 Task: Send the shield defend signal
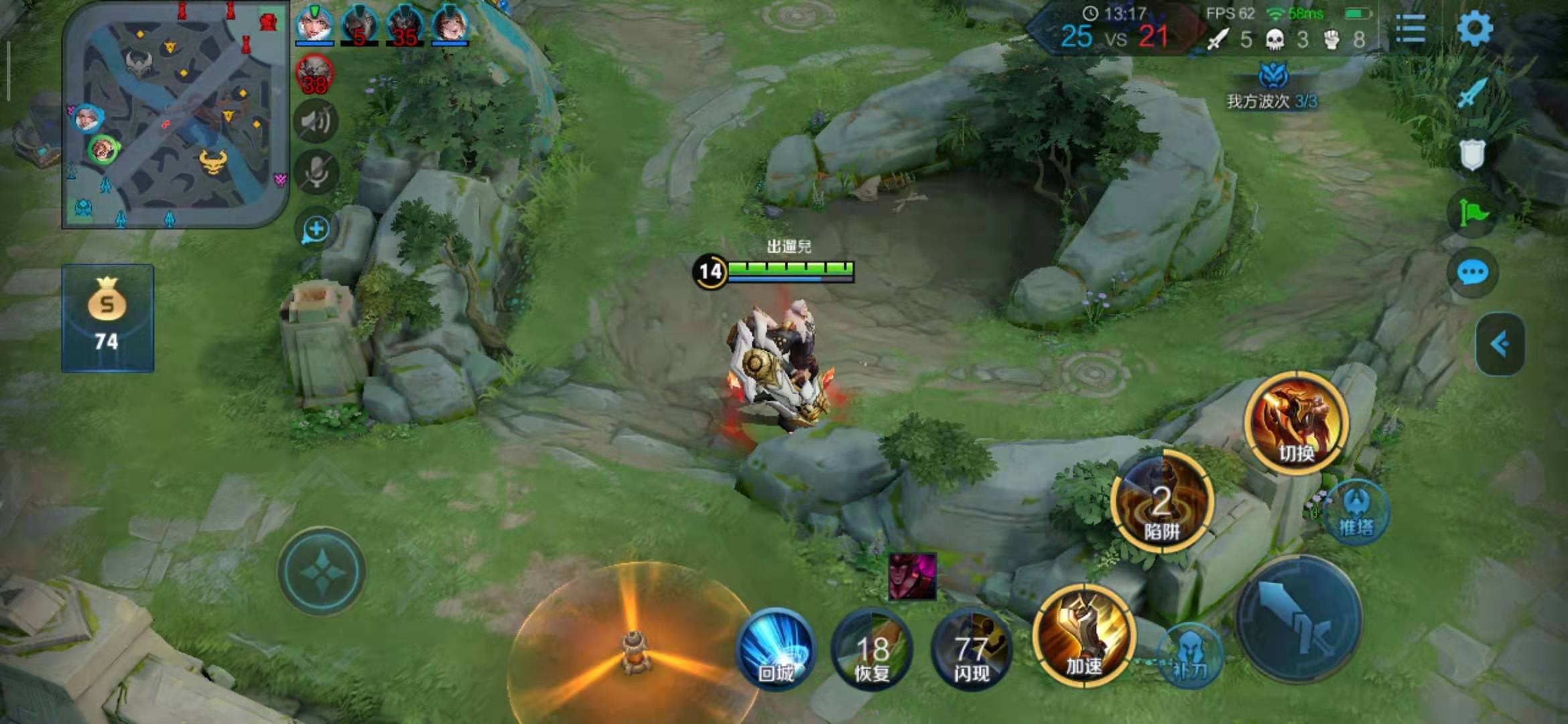click(x=1472, y=155)
